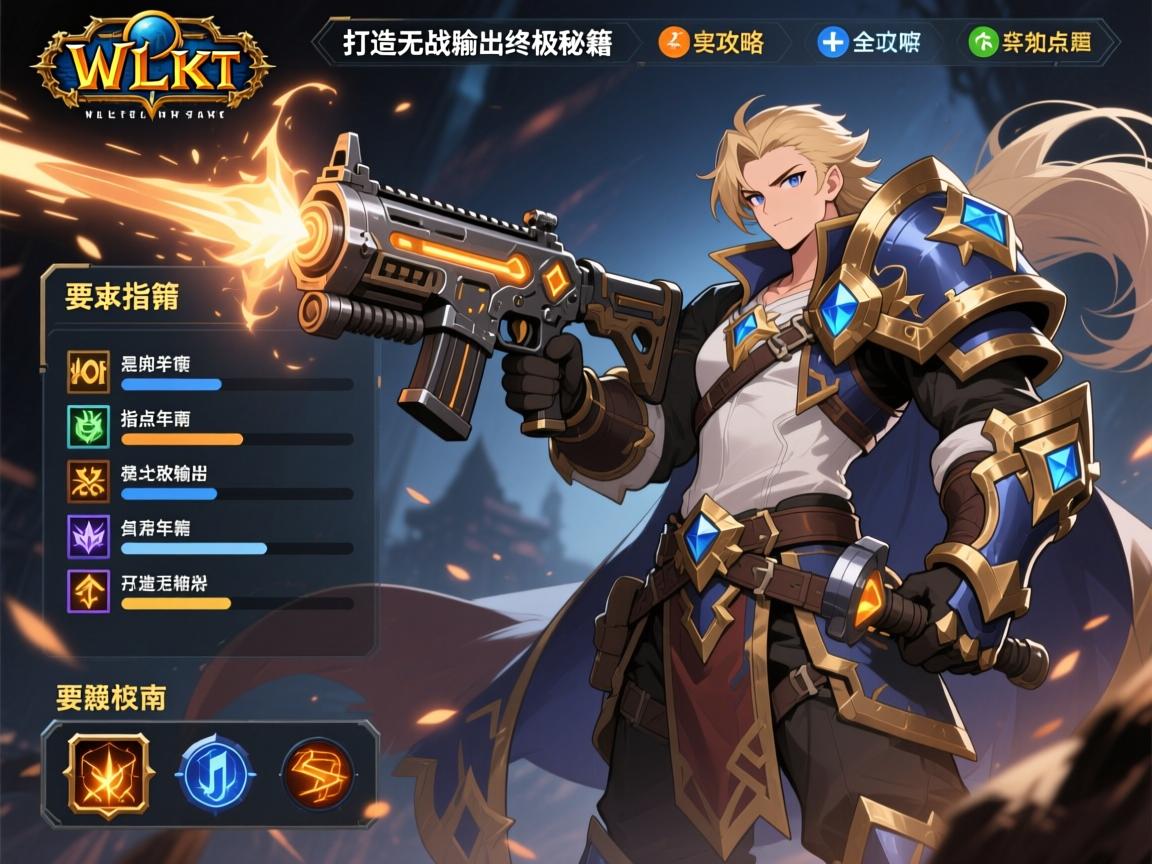Switch to the orange-icon 攻略 tab
The width and height of the screenshot is (1152, 864).
(x=713, y=42)
